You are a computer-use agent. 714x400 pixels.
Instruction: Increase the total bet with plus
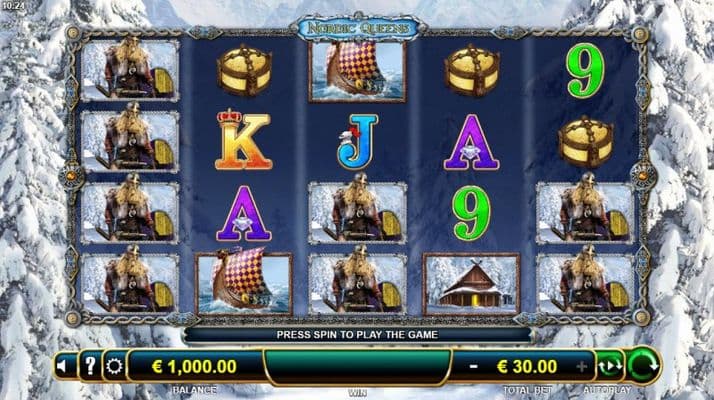pyautogui.click(x=583, y=366)
